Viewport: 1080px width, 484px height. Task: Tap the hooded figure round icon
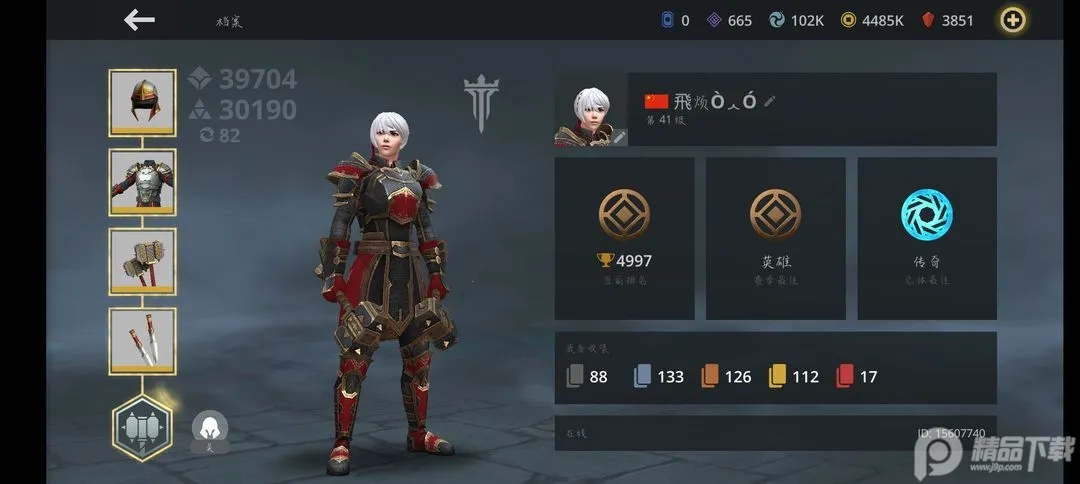210,430
